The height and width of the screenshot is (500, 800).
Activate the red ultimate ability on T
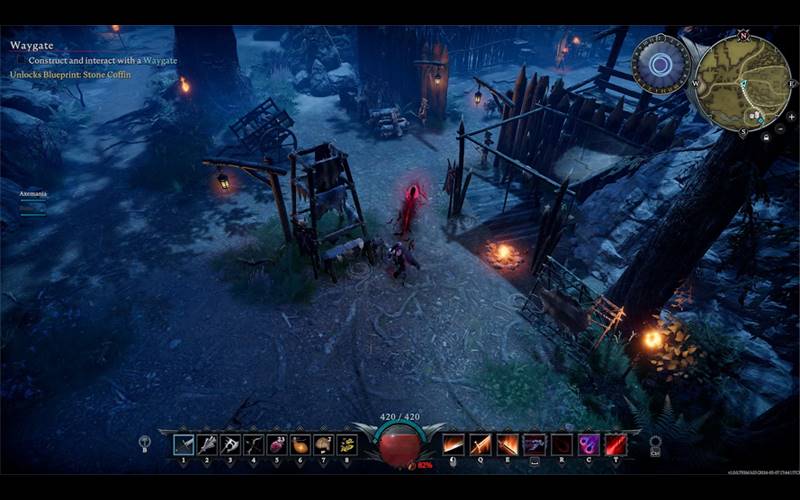(x=616, y=445)
